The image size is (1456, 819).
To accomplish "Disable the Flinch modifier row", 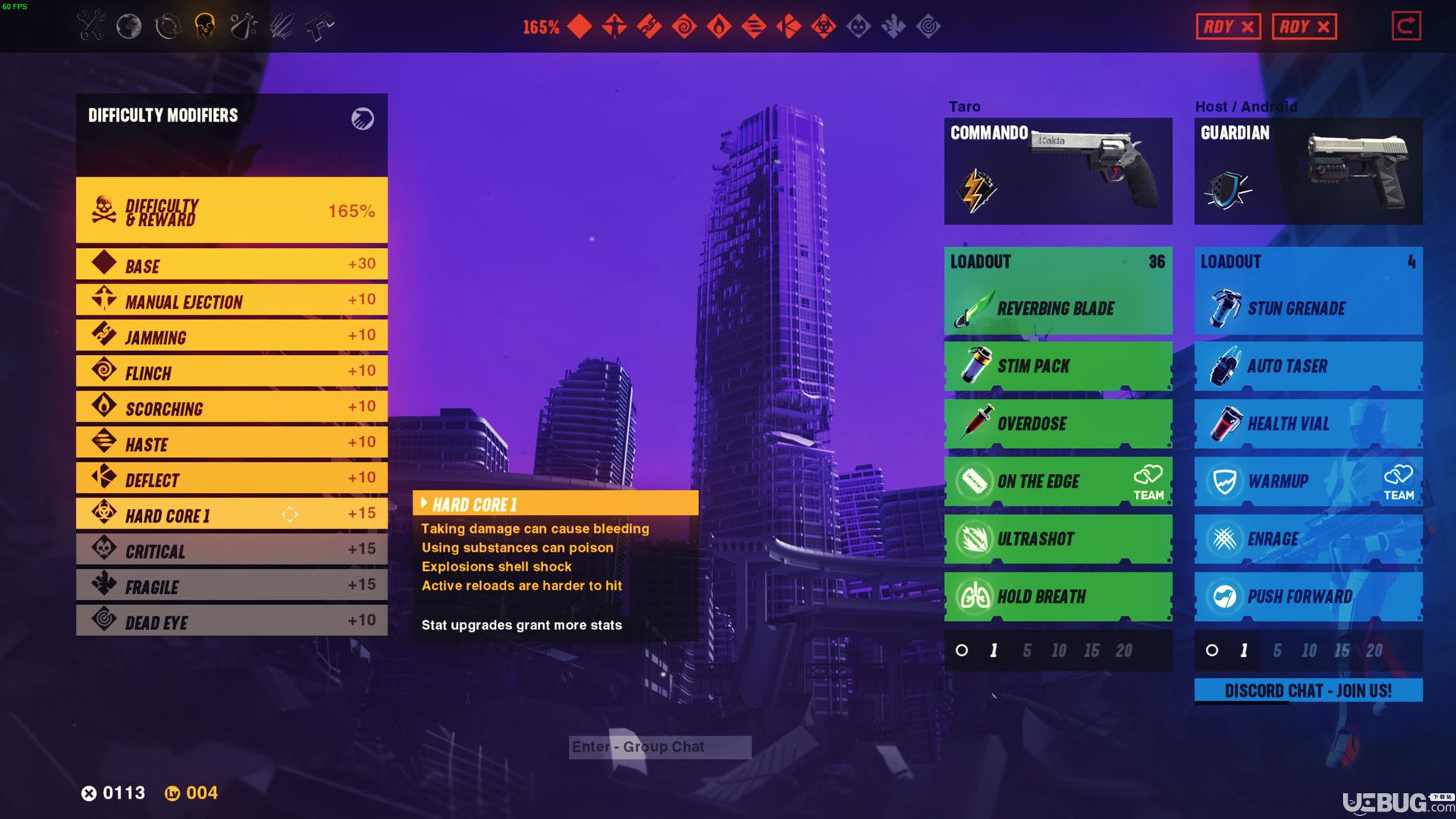I will [231, 372].
